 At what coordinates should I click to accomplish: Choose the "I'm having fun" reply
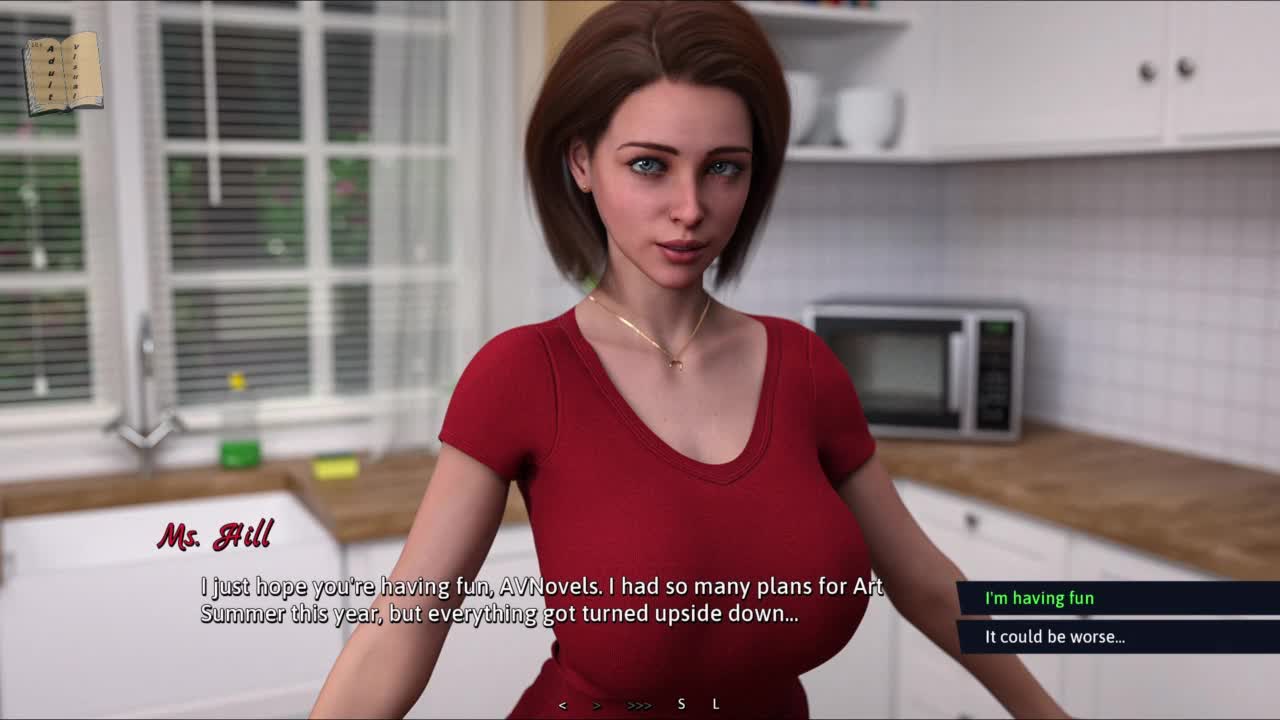point(1040,598)
